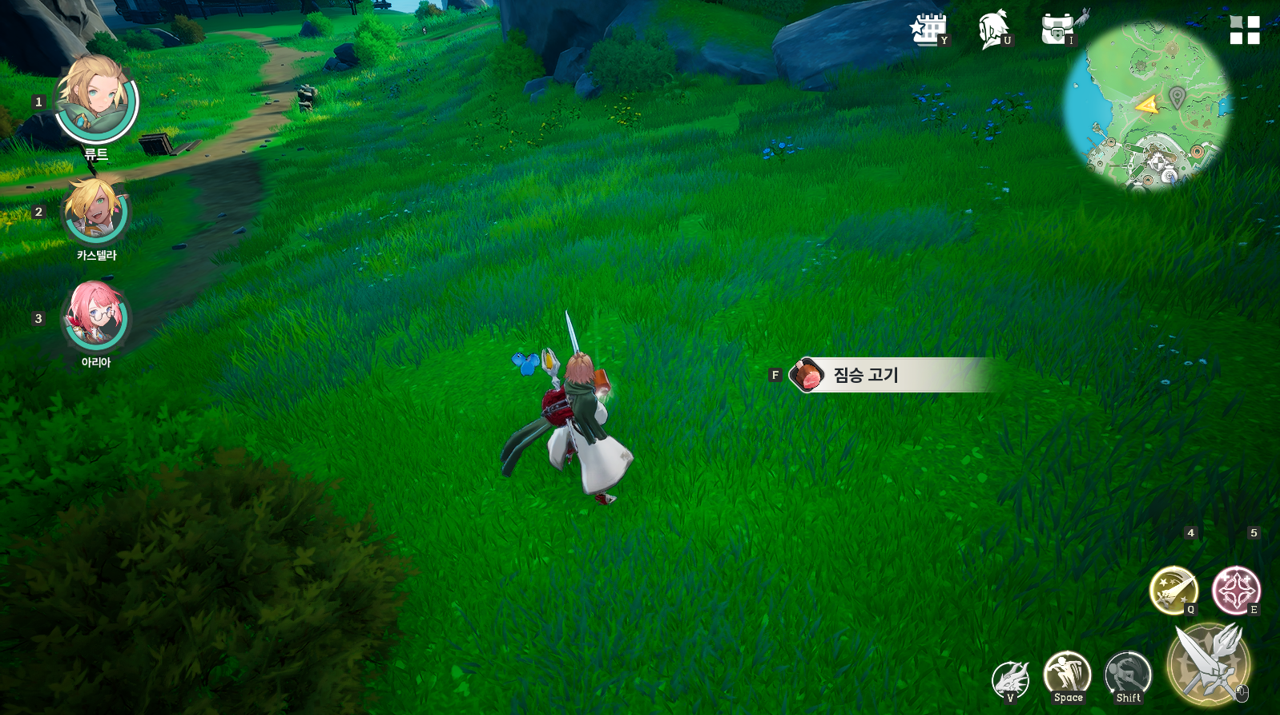Open the character profile head icon
This screenshot has height=715, width=1280.
994,29
